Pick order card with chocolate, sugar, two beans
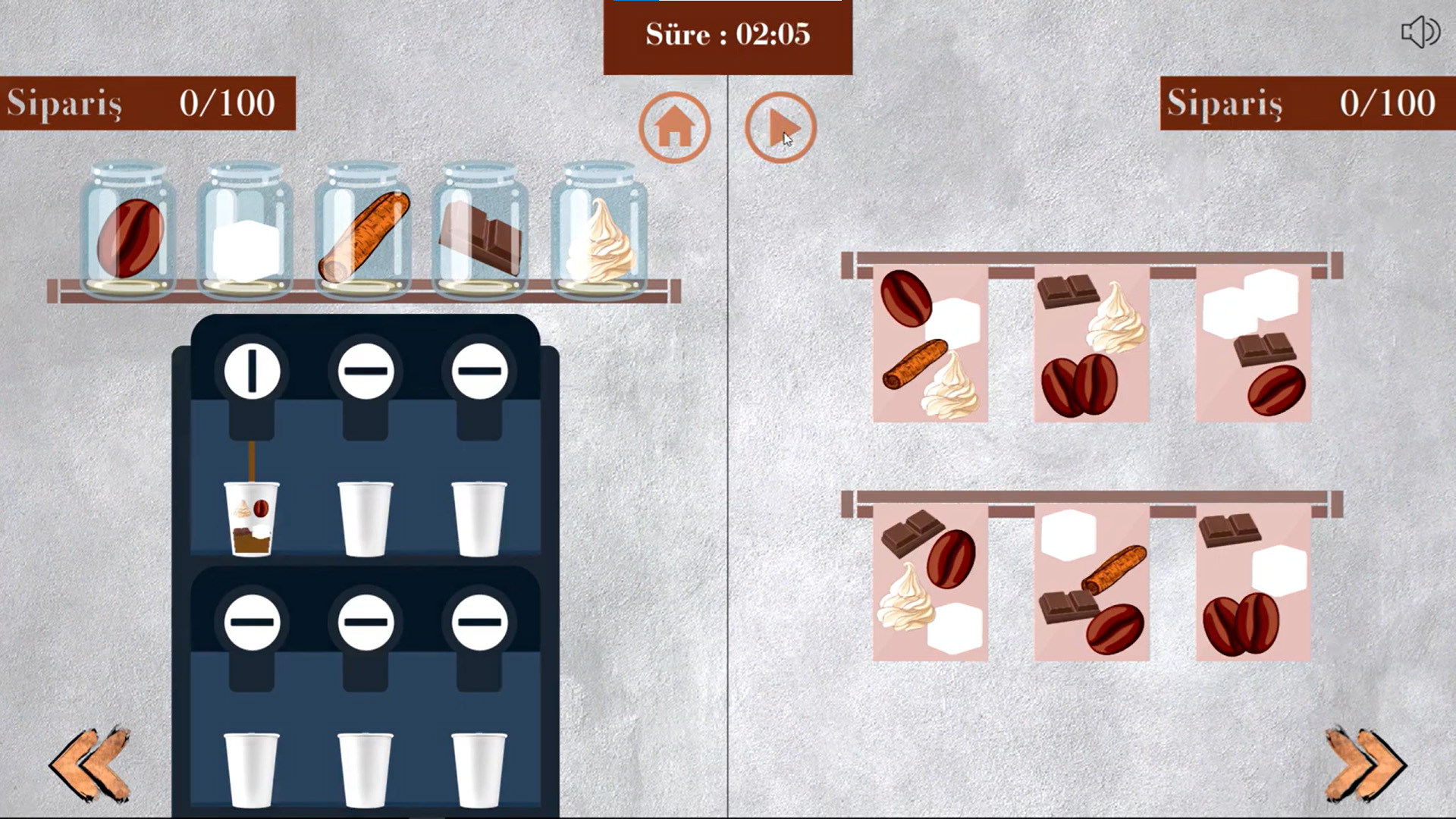The image size is (1456, 819). click(1253, 582)
